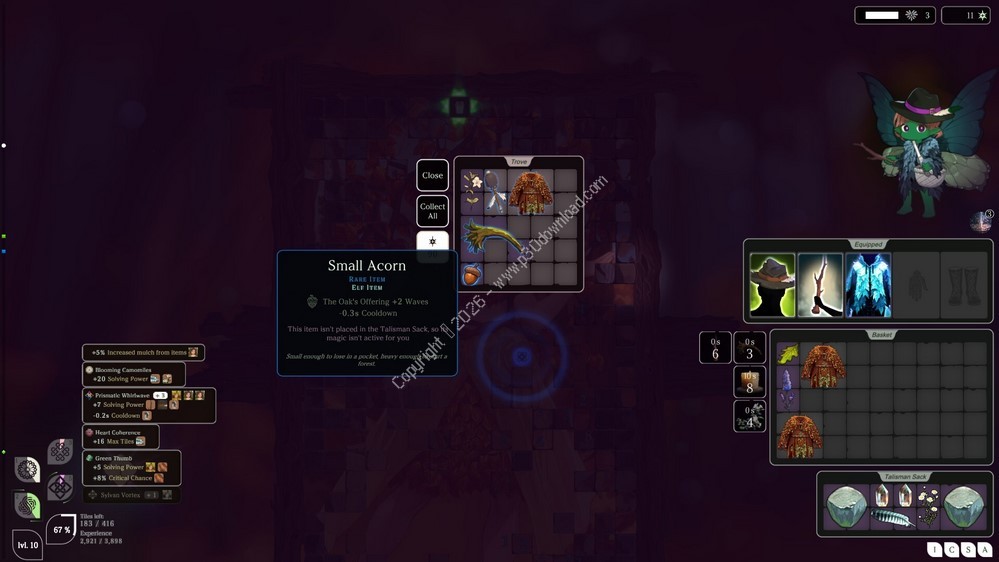Select the ribbon-tied spoon item in the Trove
999x562 pixels.
pyautogui.click(x=496, y=194)
